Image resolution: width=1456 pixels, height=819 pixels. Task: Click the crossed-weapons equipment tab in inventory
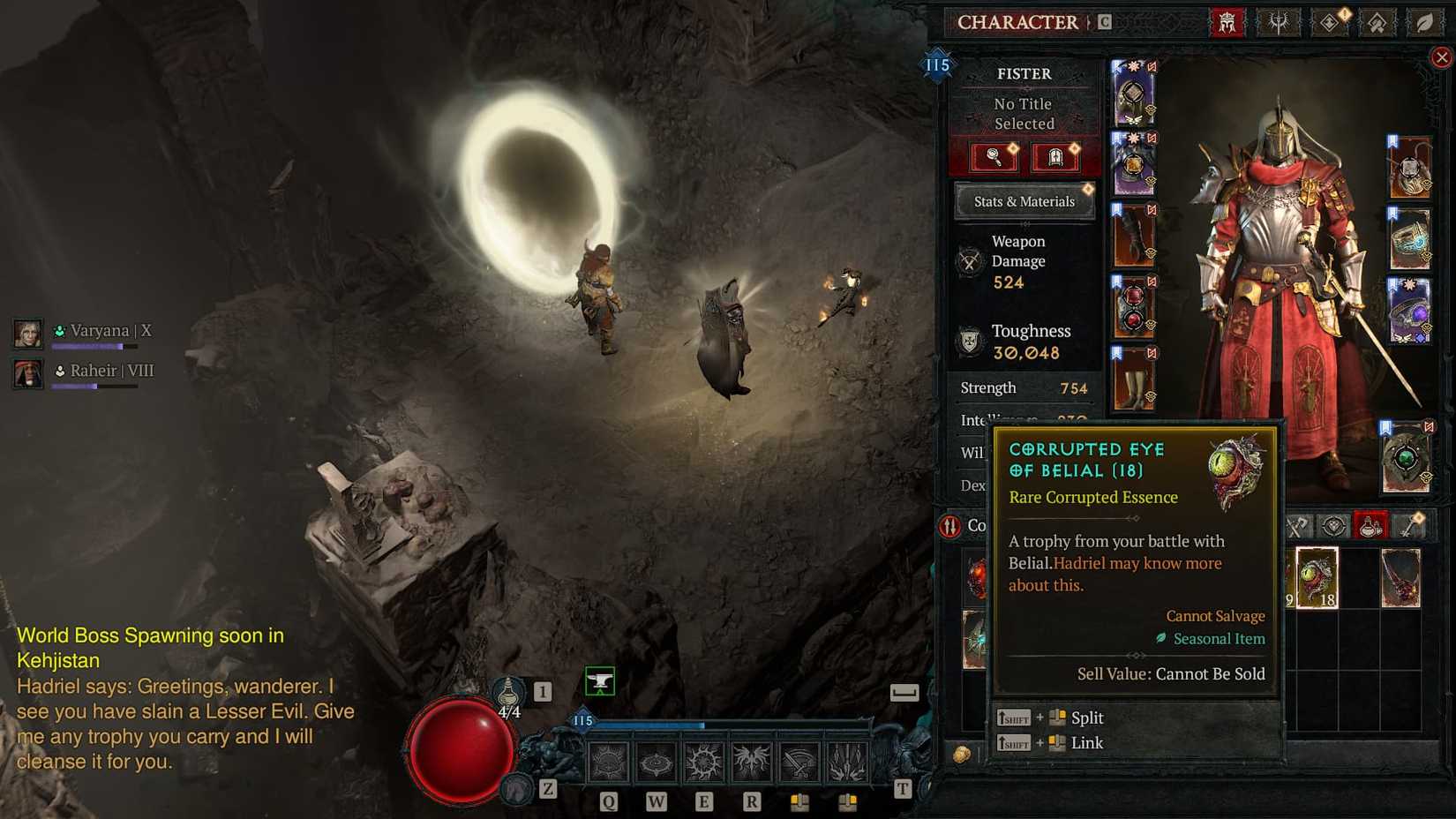(1296, 525)
